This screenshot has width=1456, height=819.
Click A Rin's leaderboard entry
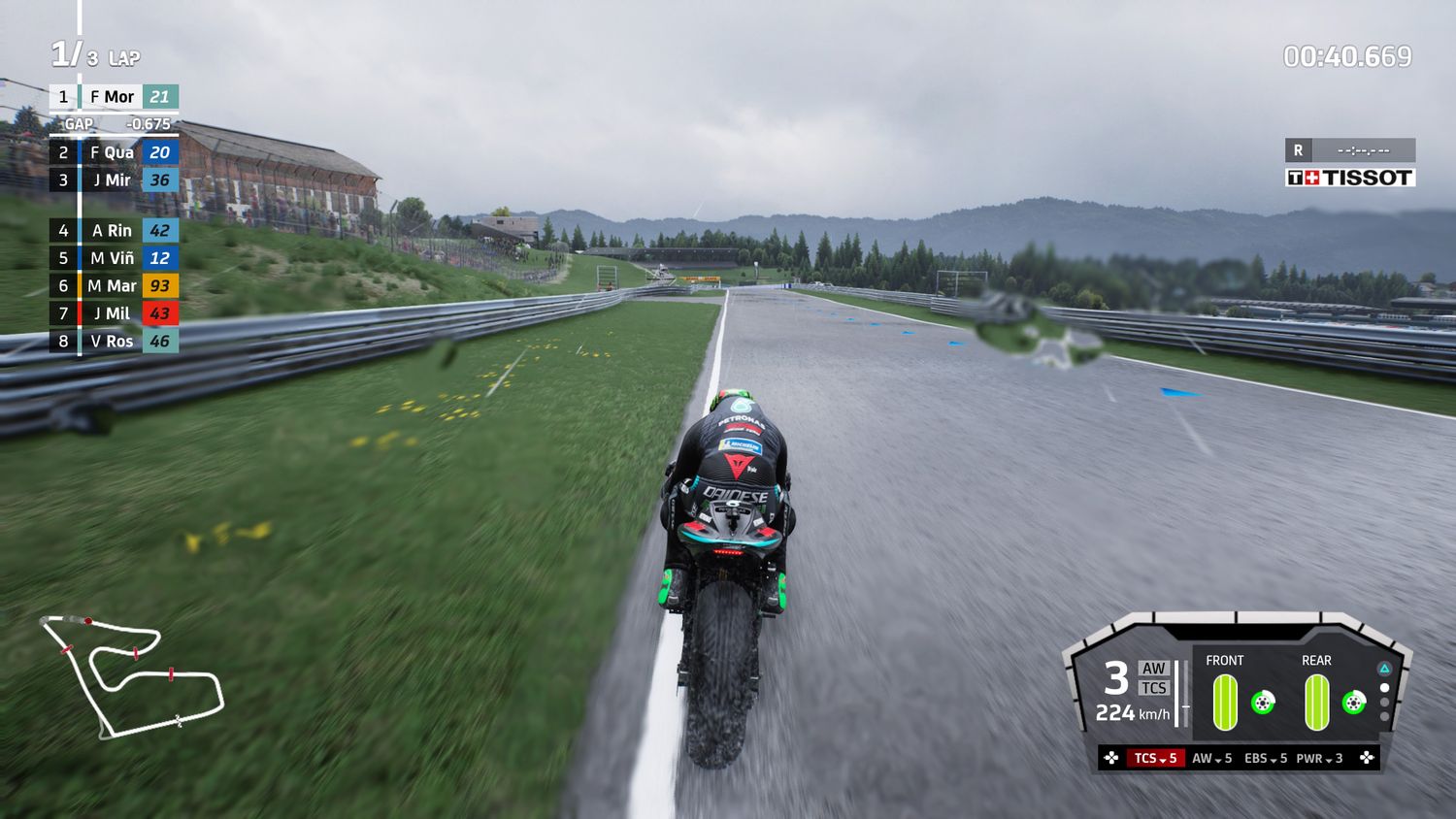114,231
